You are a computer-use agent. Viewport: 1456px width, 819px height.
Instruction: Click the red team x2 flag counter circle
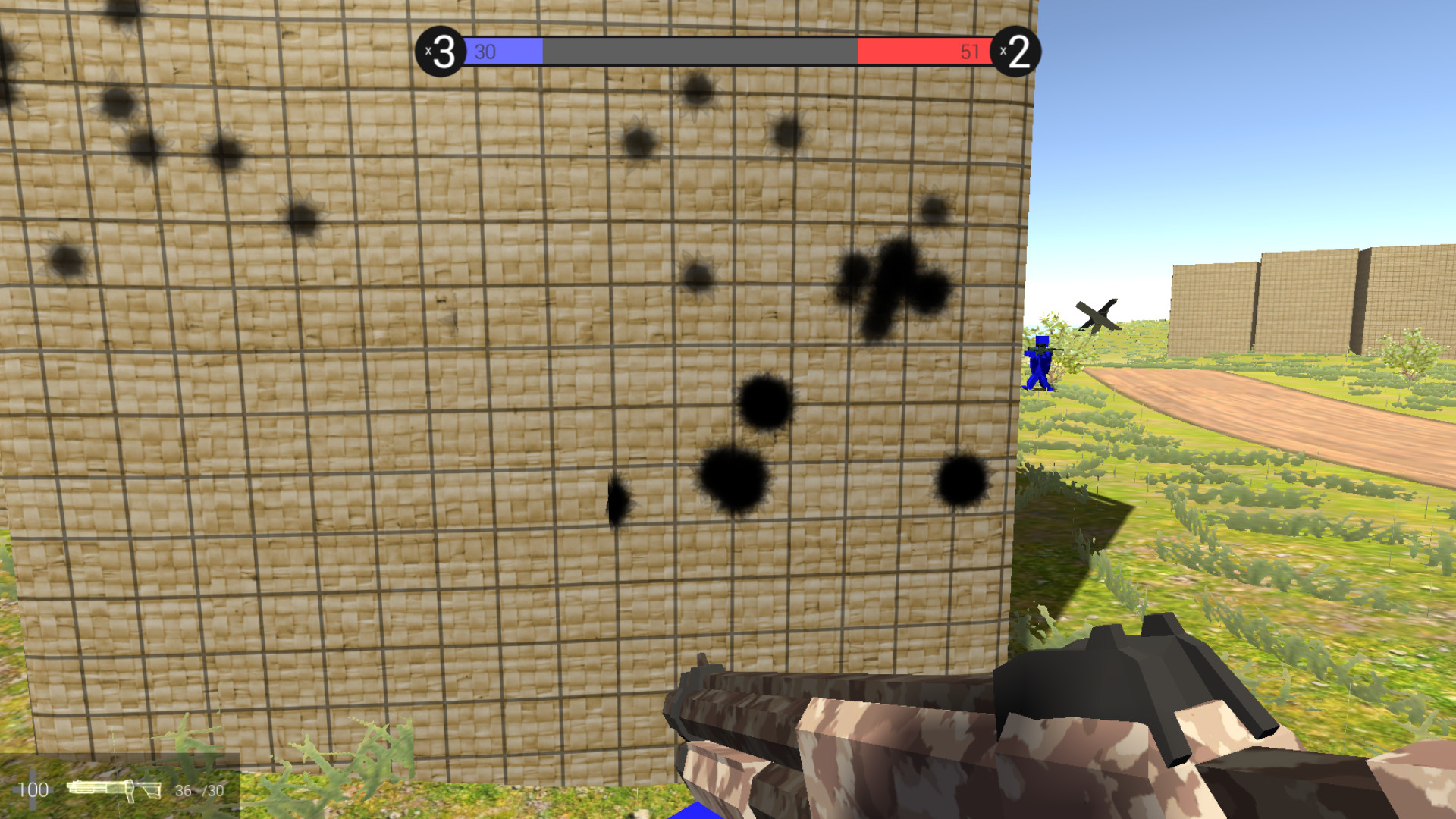[x=1017, y=51]
